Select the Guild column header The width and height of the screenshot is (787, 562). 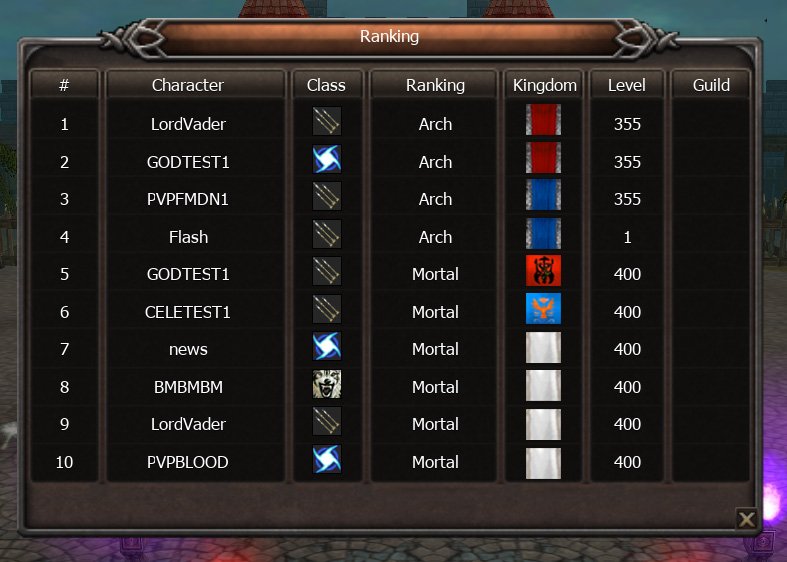711,85
